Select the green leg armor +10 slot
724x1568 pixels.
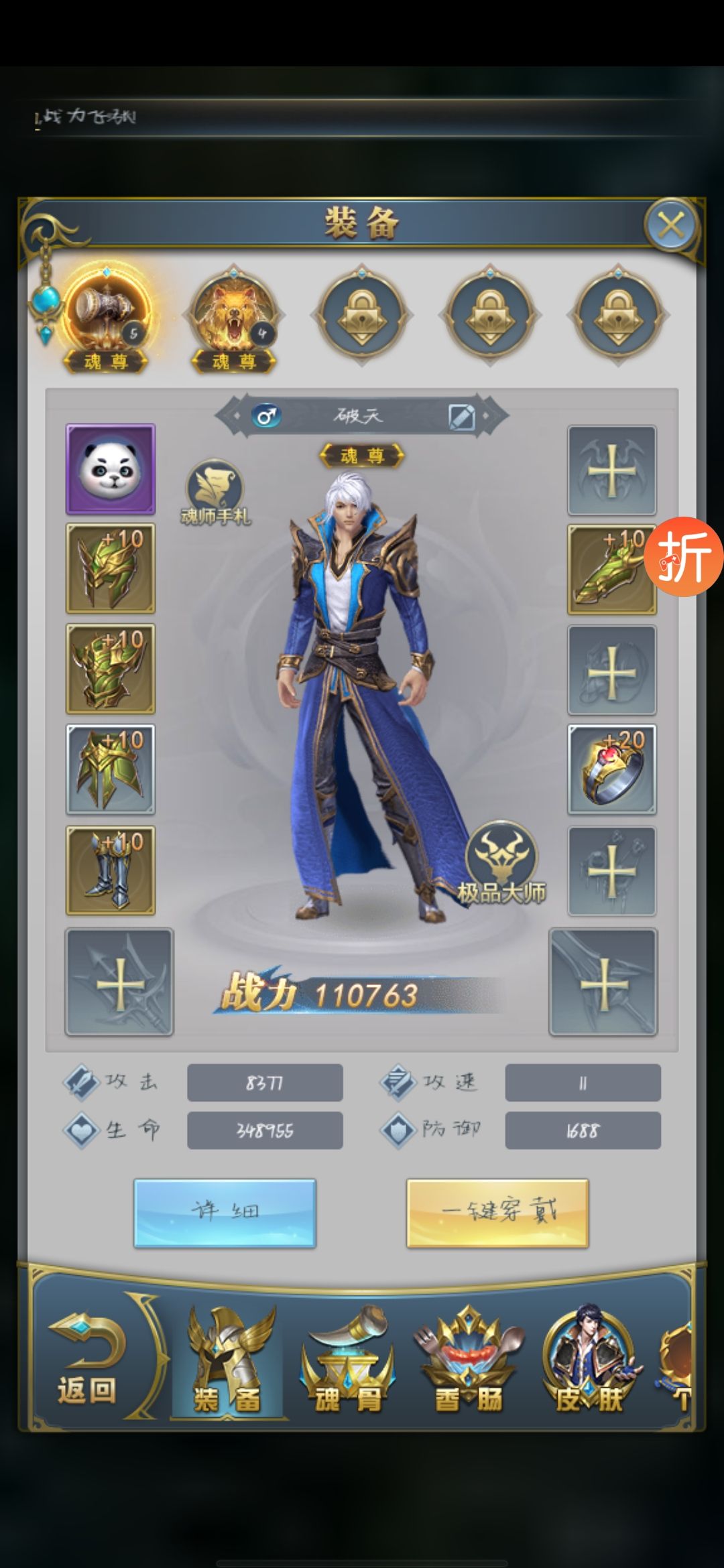[111, 769]
